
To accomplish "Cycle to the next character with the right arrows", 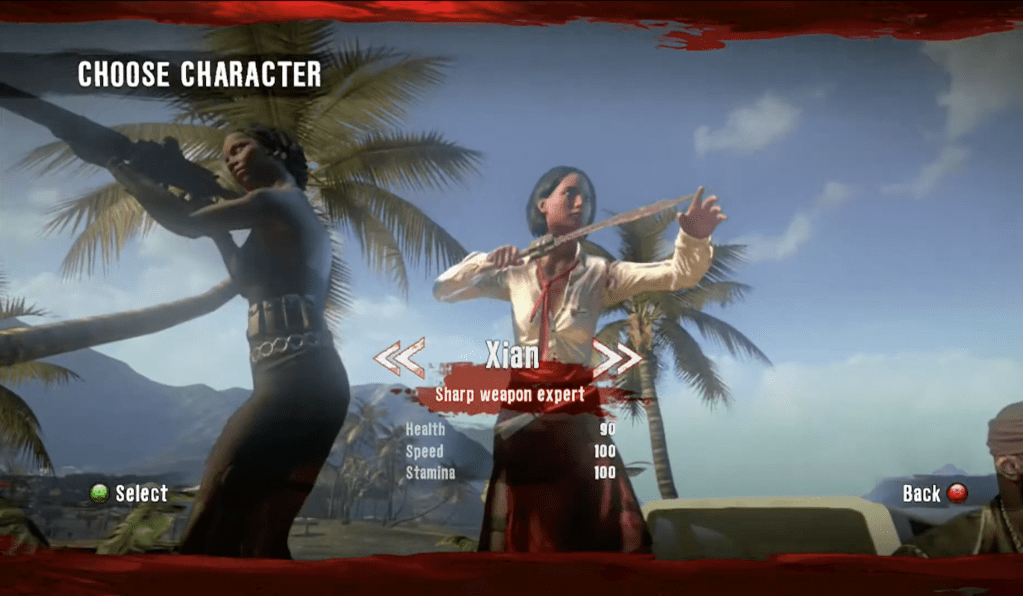I will tap(616, 356).
